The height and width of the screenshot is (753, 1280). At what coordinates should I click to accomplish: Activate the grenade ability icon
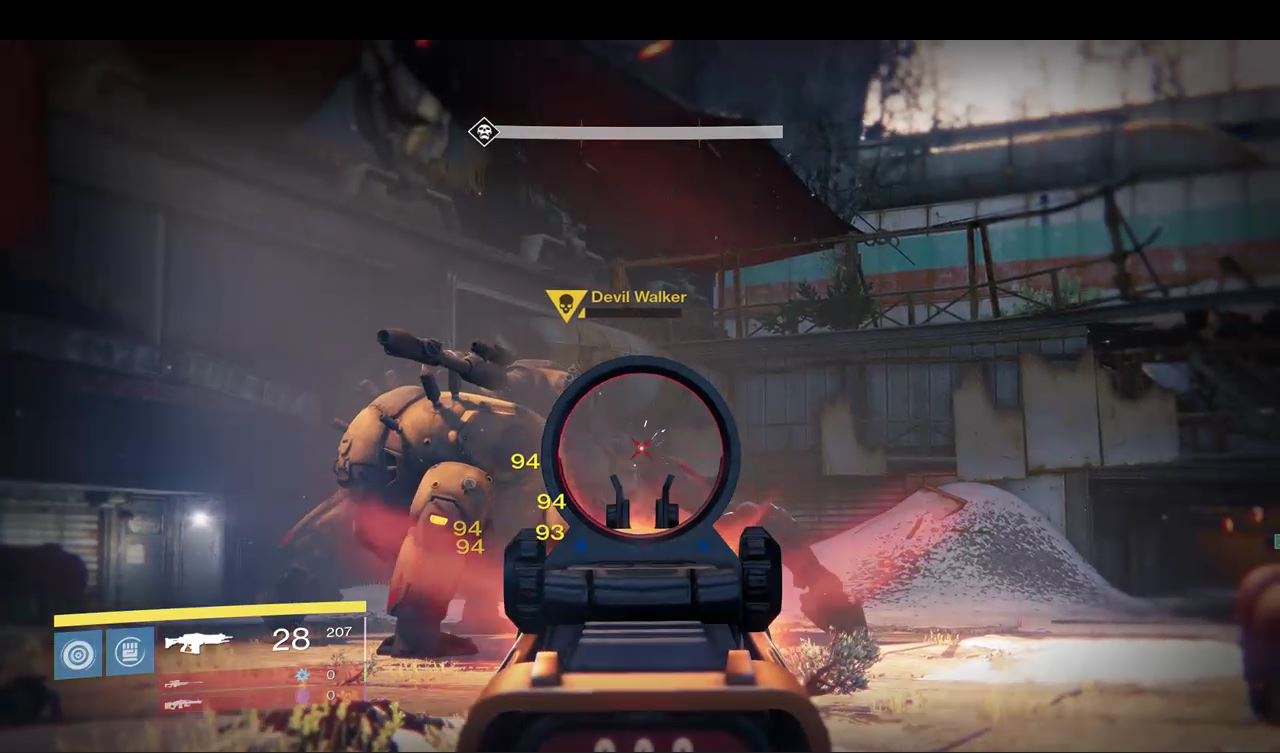pos(78,653)
